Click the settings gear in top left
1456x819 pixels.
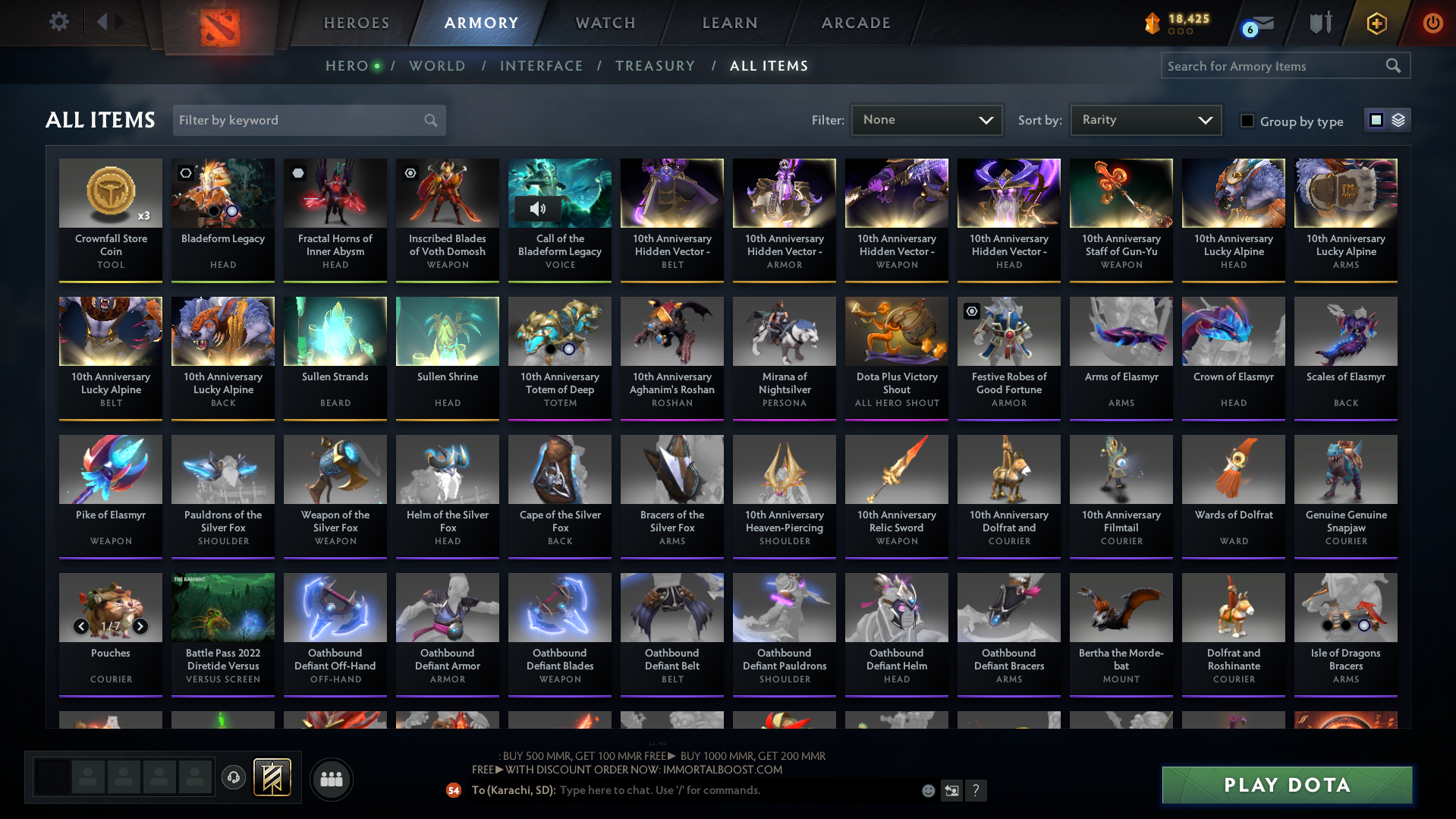[58, 22]
